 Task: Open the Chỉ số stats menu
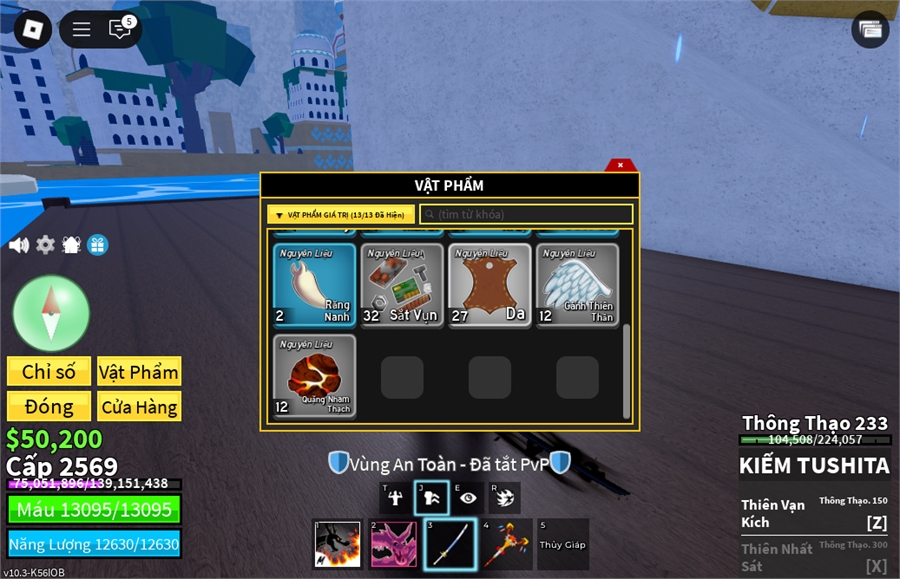pos(49,372)
